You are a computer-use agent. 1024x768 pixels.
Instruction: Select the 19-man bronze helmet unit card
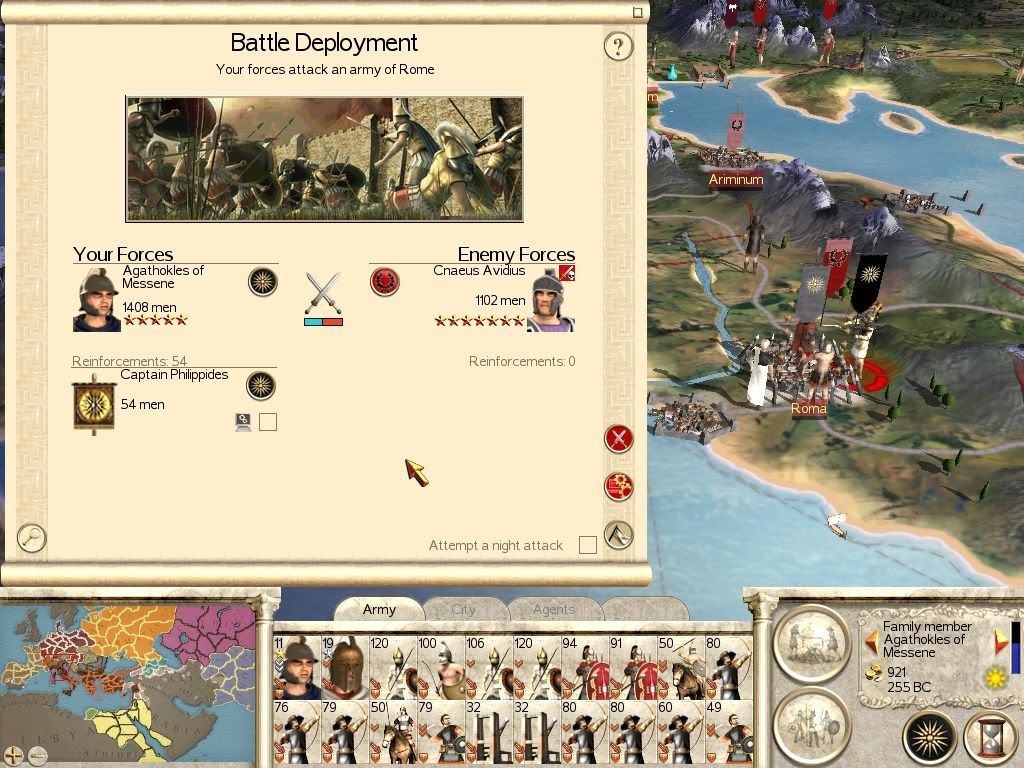344,667
